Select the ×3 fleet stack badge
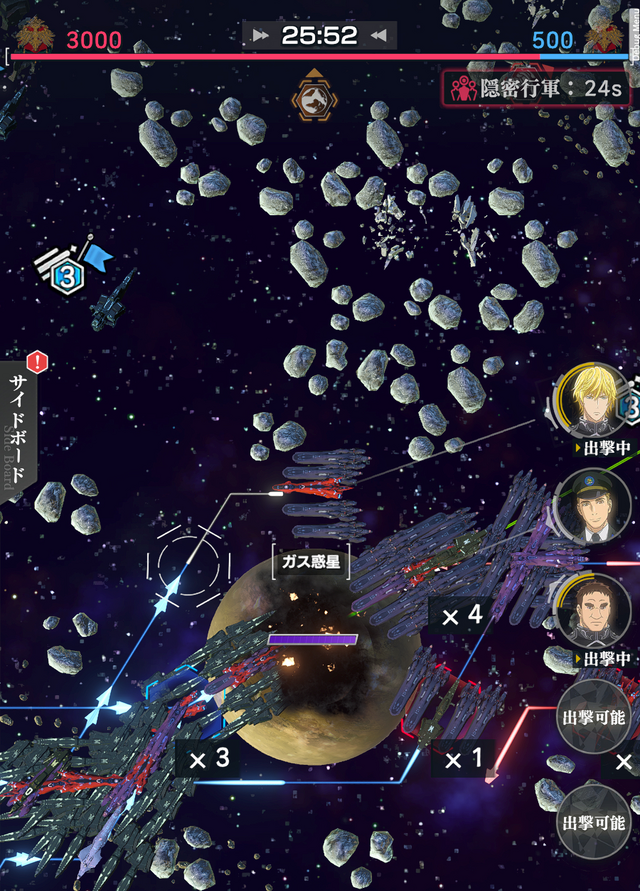Viewport: 640px width, 891px height. coord(210,758)
